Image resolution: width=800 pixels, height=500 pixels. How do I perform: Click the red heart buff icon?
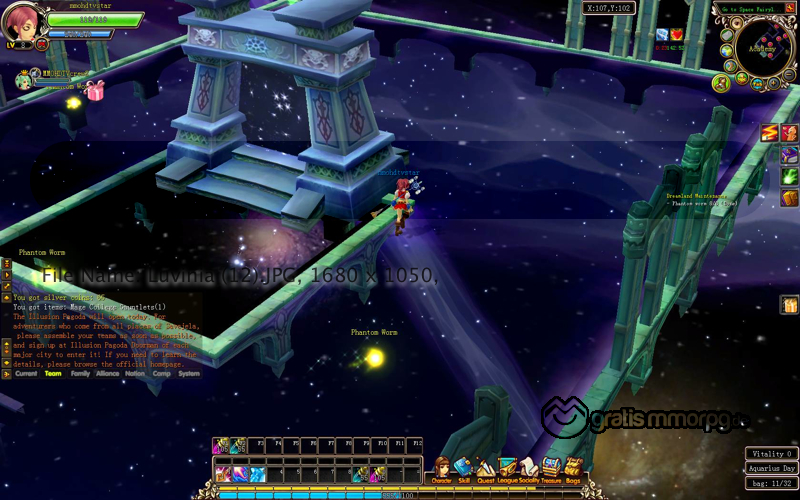tap(677, 35)
